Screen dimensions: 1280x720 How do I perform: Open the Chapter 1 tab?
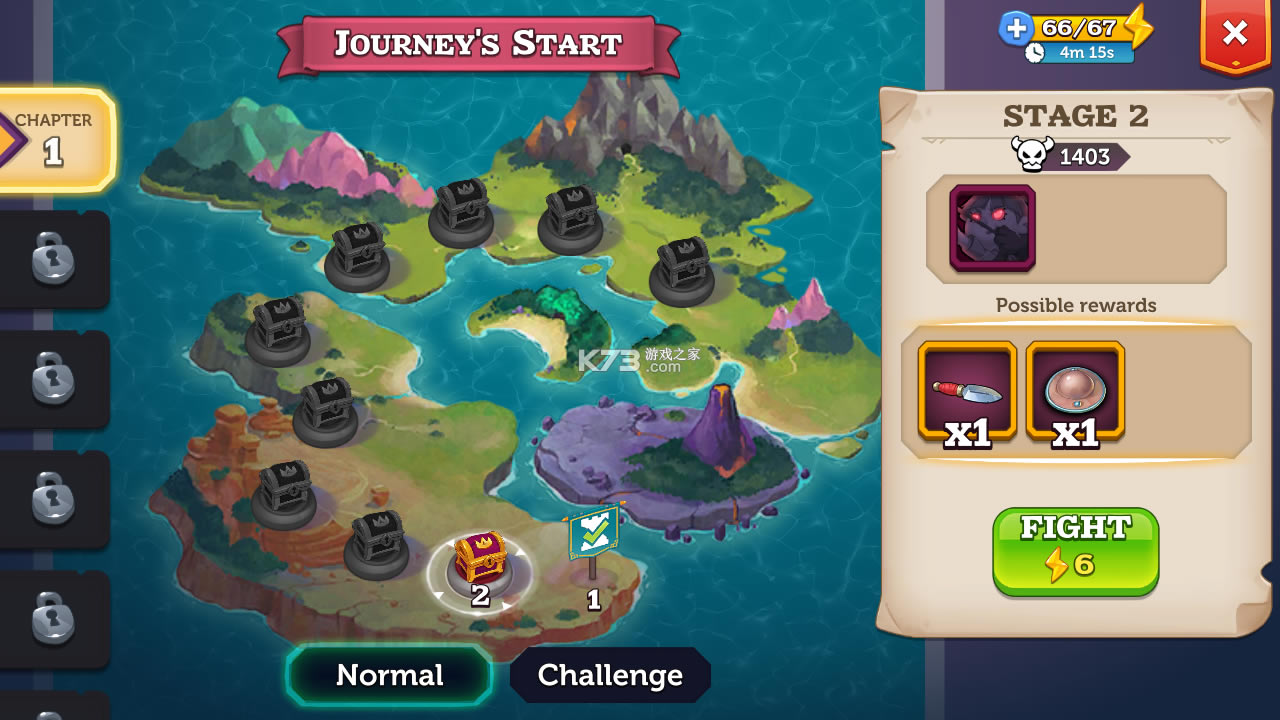click(55, 139)
